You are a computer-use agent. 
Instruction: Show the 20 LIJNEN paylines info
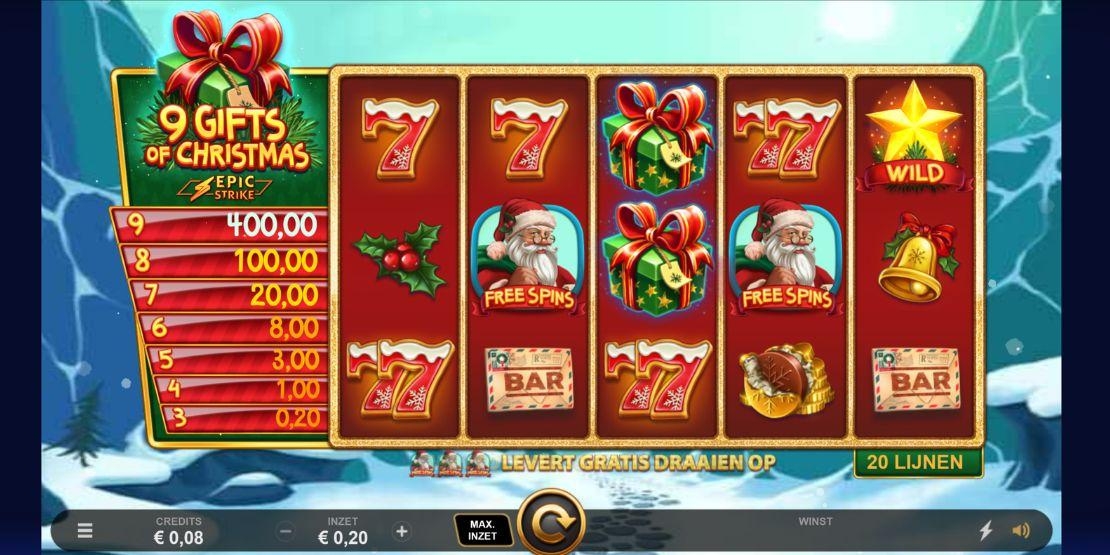pos(917,462)
